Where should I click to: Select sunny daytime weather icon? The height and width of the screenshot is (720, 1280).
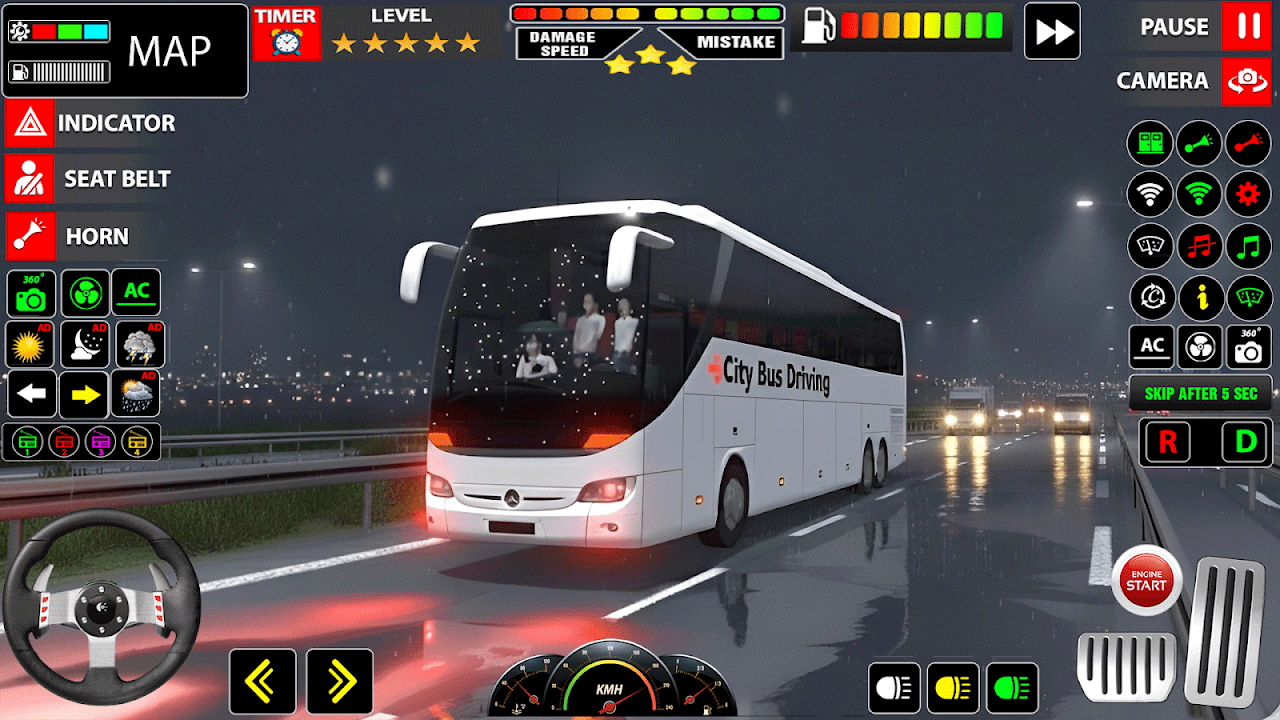click(x=30, y=345)
